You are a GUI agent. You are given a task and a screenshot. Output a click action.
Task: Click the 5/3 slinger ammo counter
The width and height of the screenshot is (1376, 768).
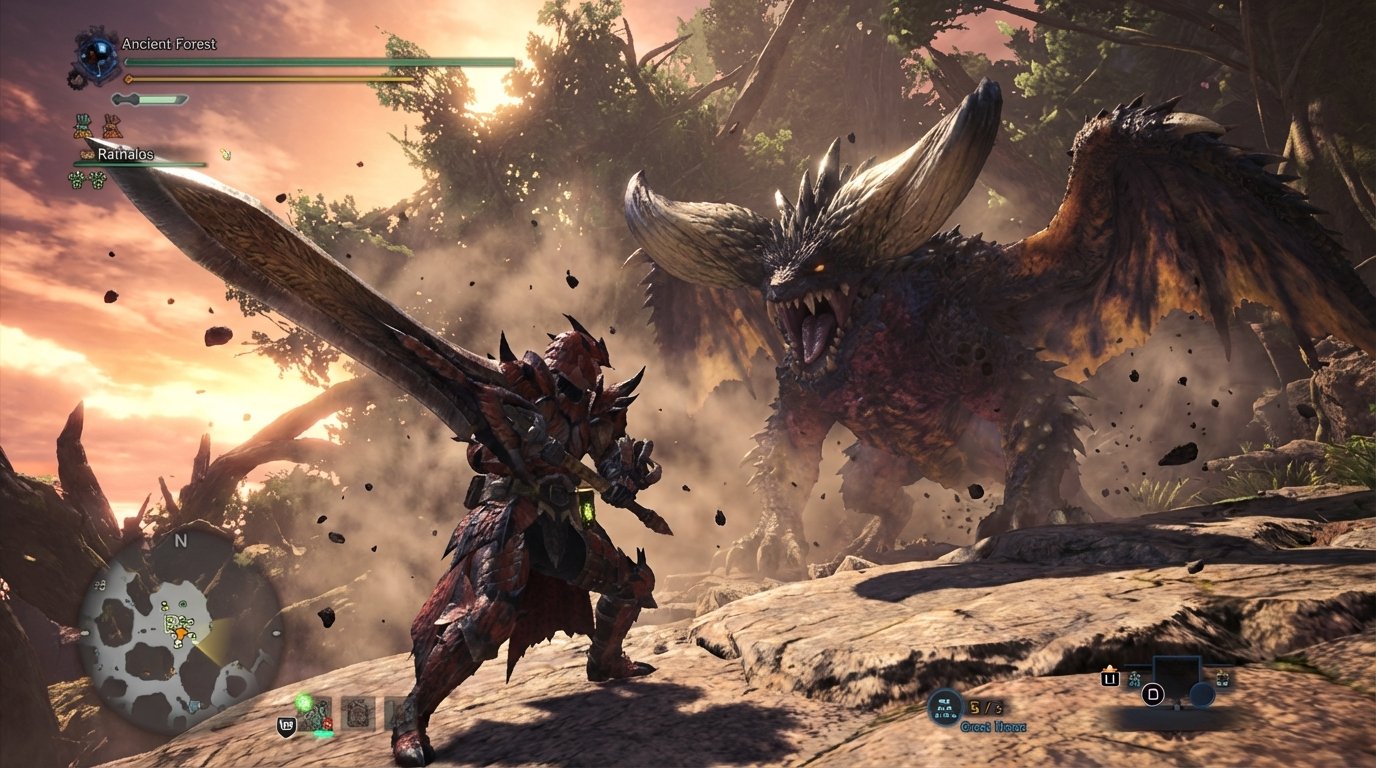984,707
